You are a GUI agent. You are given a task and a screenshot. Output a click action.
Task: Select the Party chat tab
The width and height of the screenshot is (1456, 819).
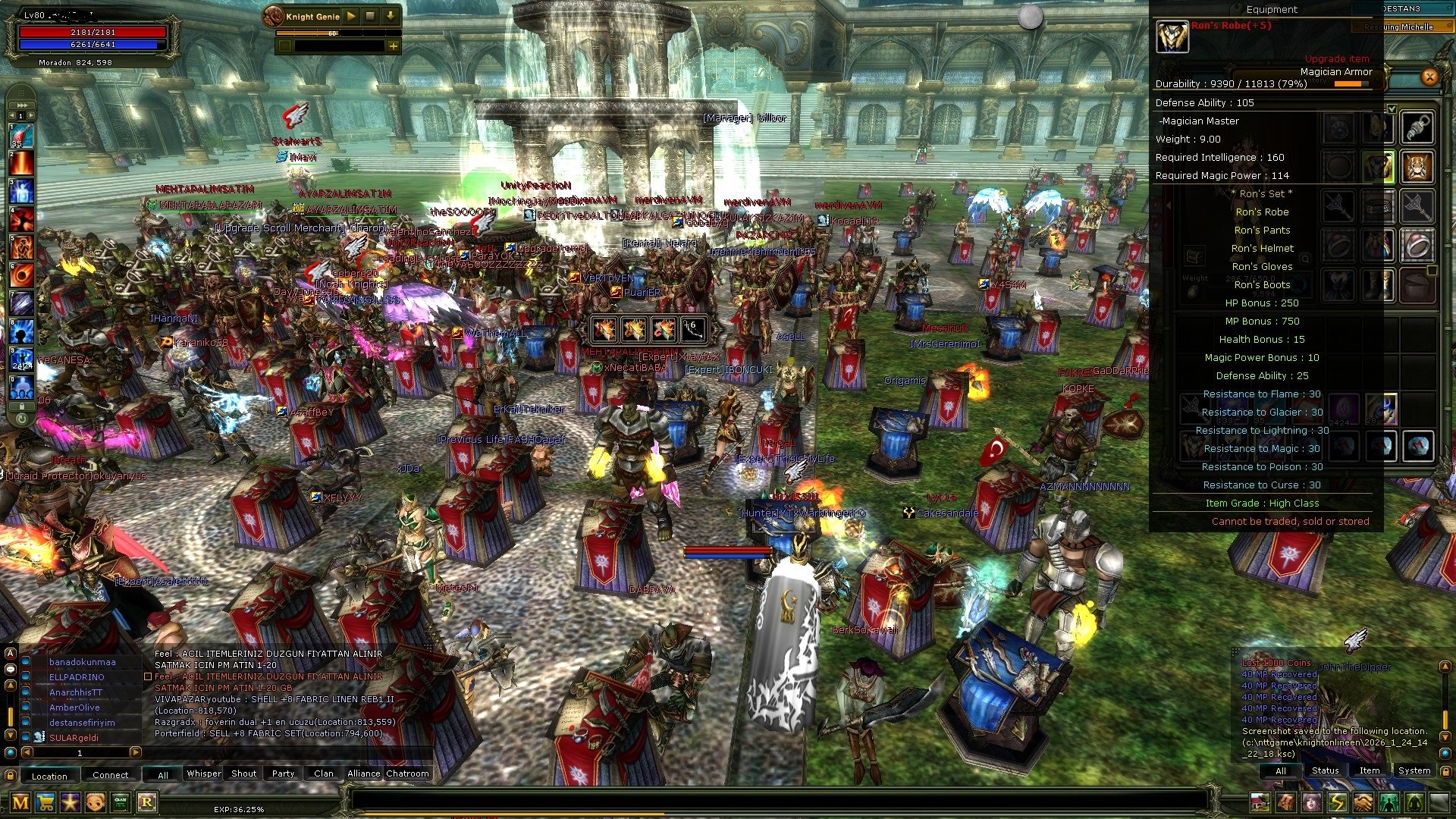(x=283, y=773)
